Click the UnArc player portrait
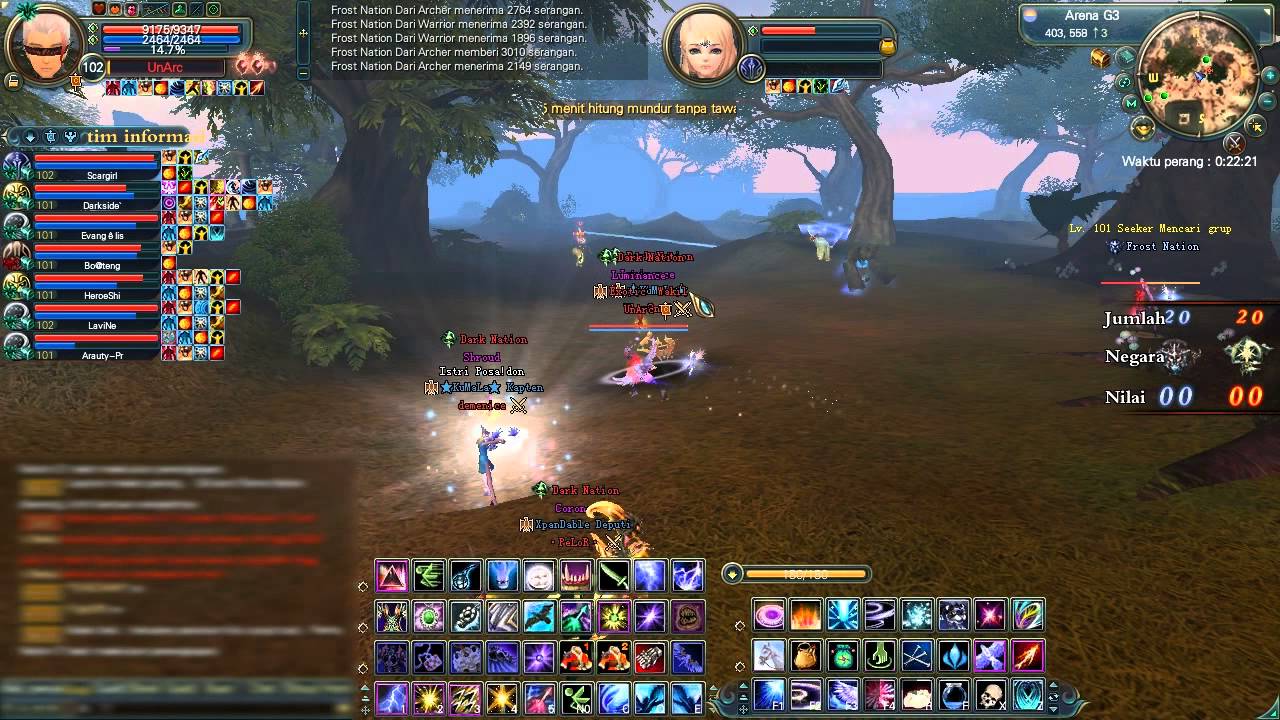 click(x=42, y=42)
